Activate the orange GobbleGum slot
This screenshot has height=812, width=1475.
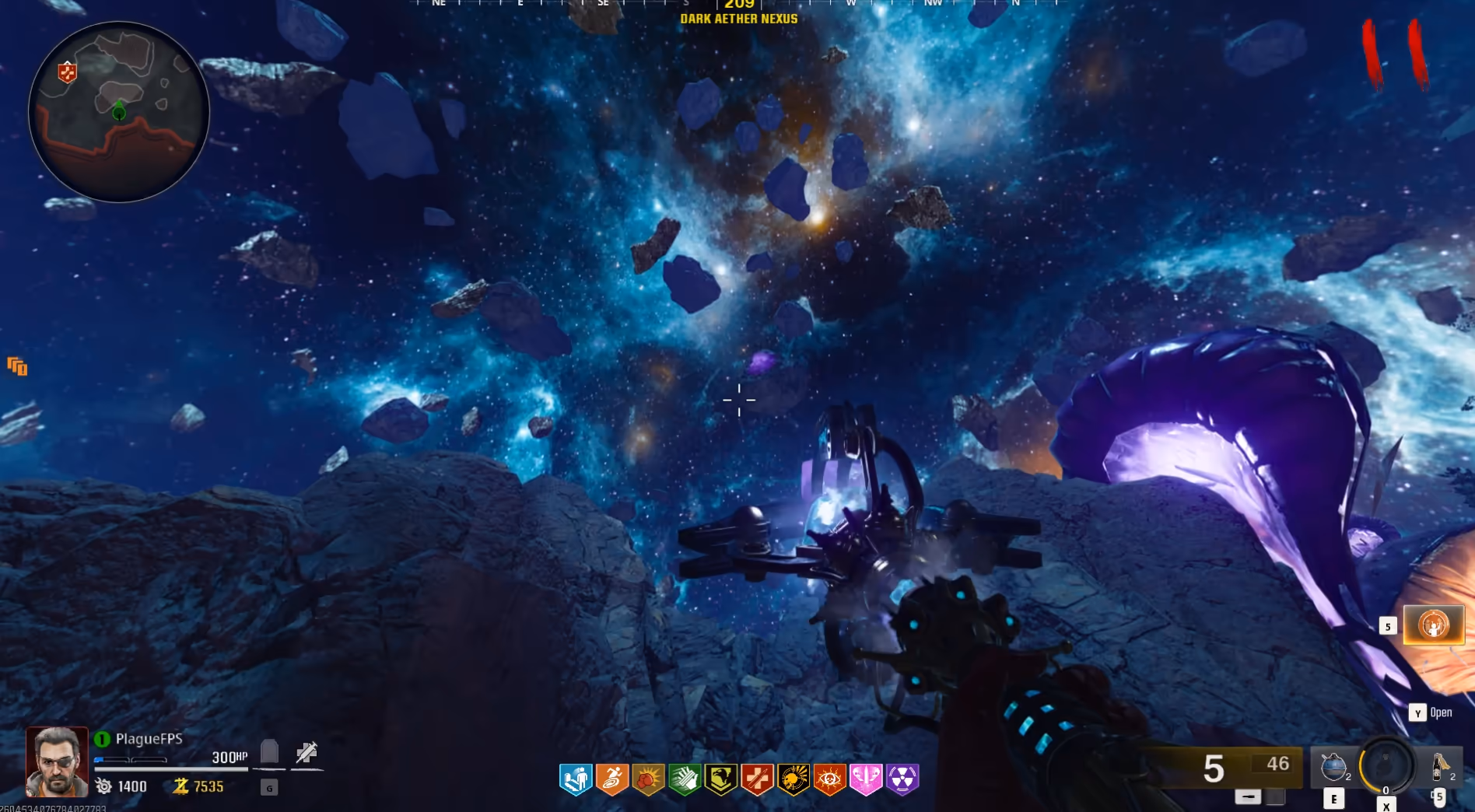click(1433, 625)
